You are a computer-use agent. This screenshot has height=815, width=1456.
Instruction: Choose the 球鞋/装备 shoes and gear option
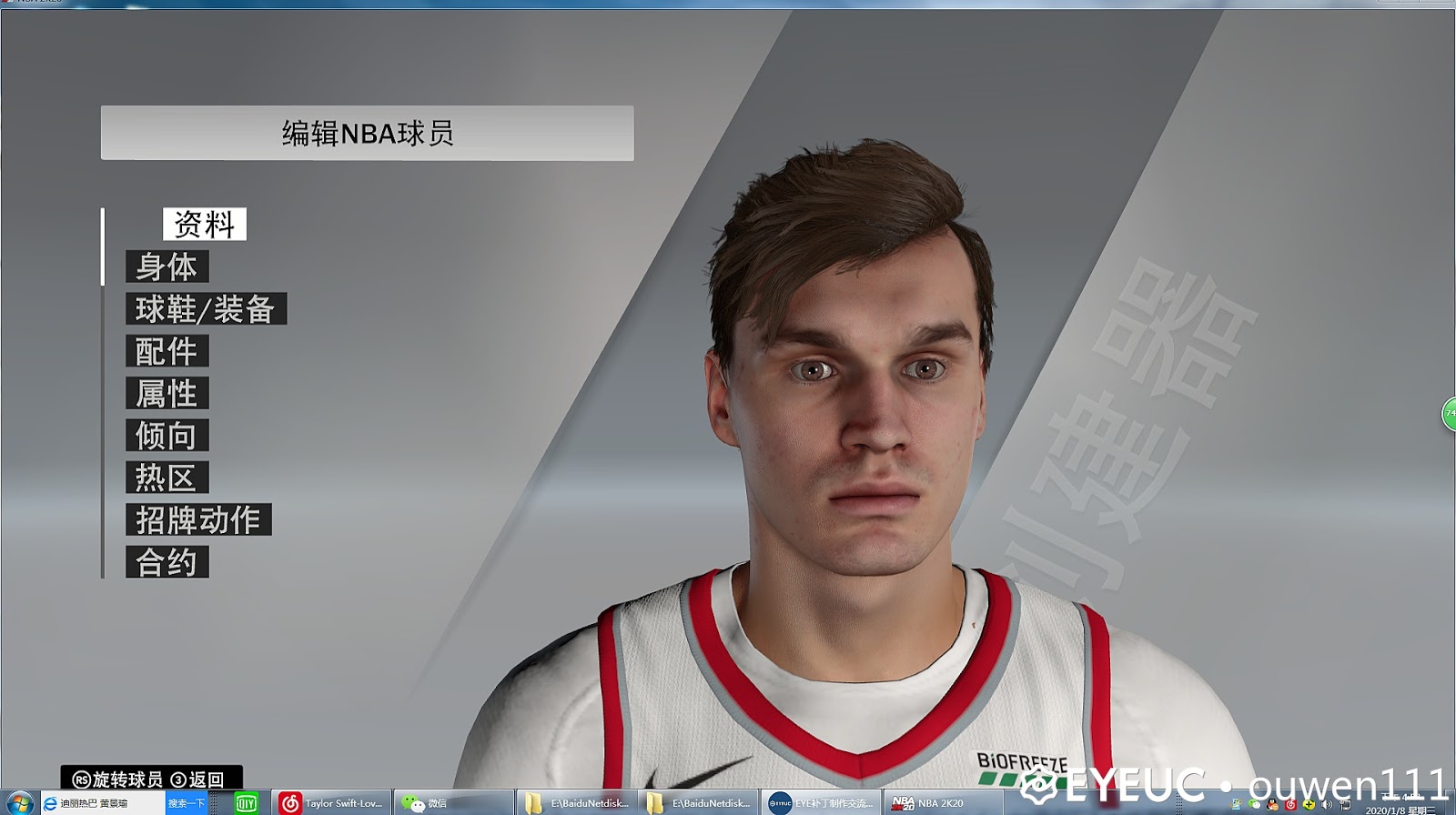pyautogui.click(x=206, y=309)
